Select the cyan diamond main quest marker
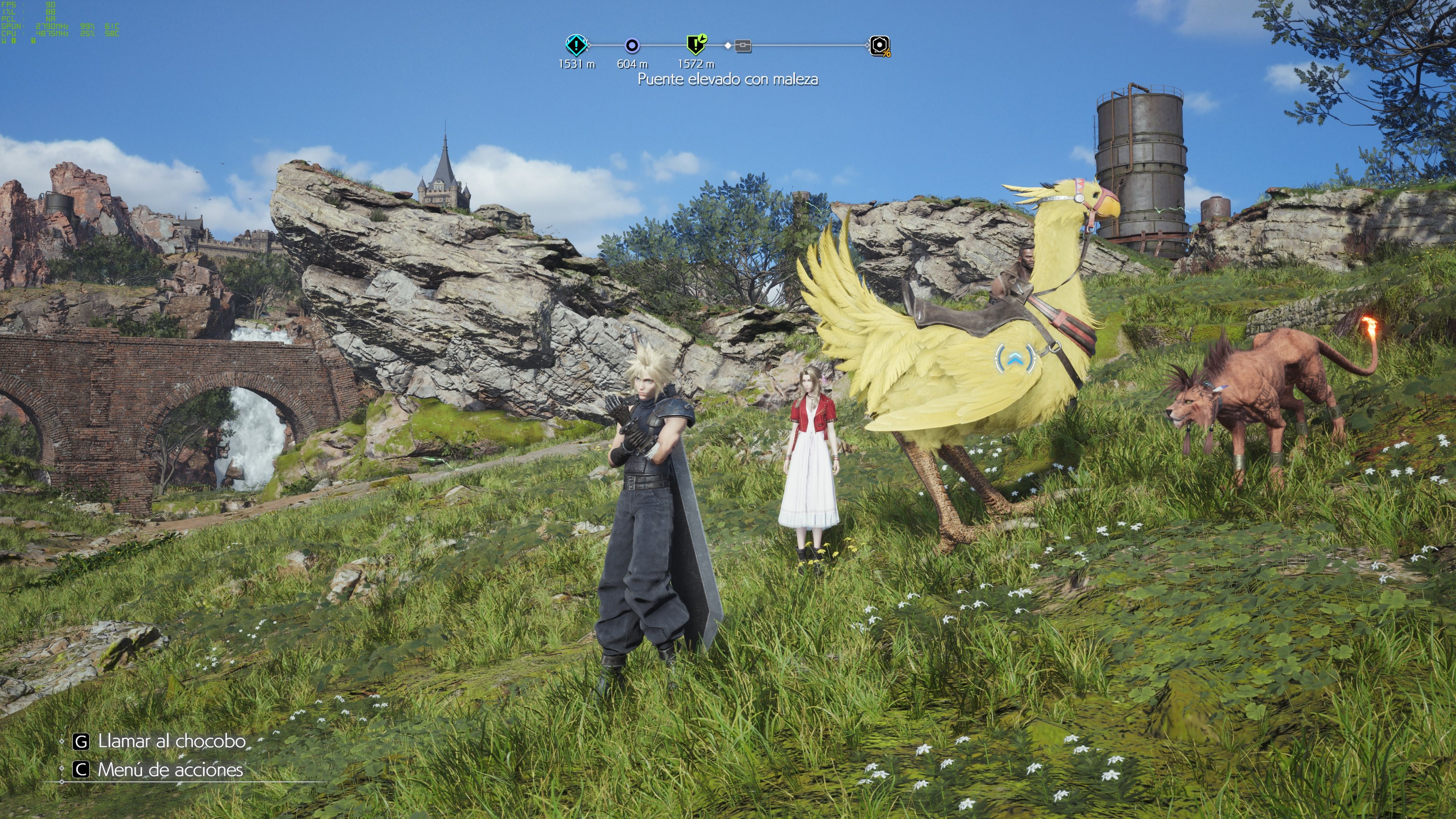The image size is (1456, 819). click(576, 45)
